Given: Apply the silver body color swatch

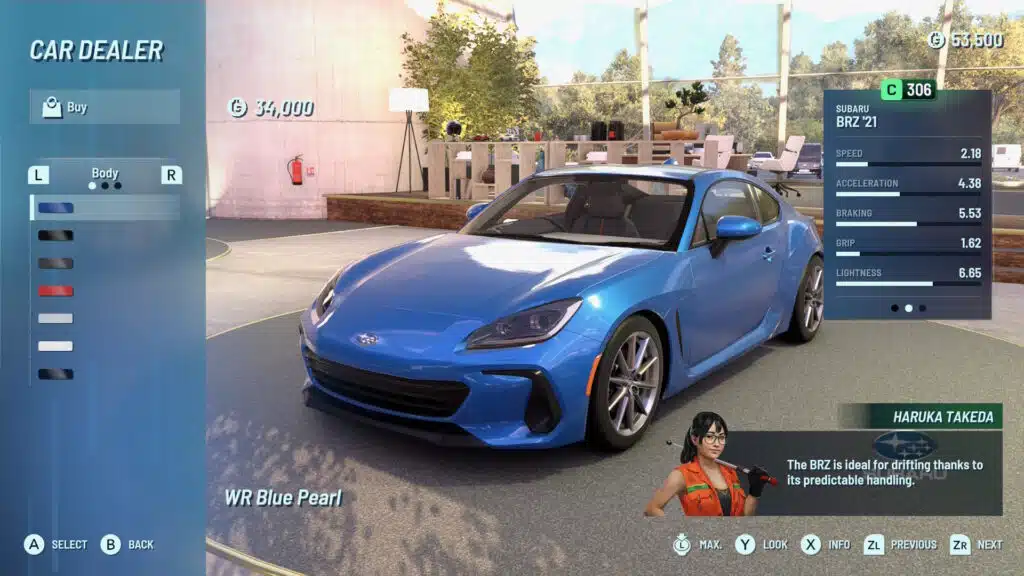Looking at the screenshot, I should (56, 319).
